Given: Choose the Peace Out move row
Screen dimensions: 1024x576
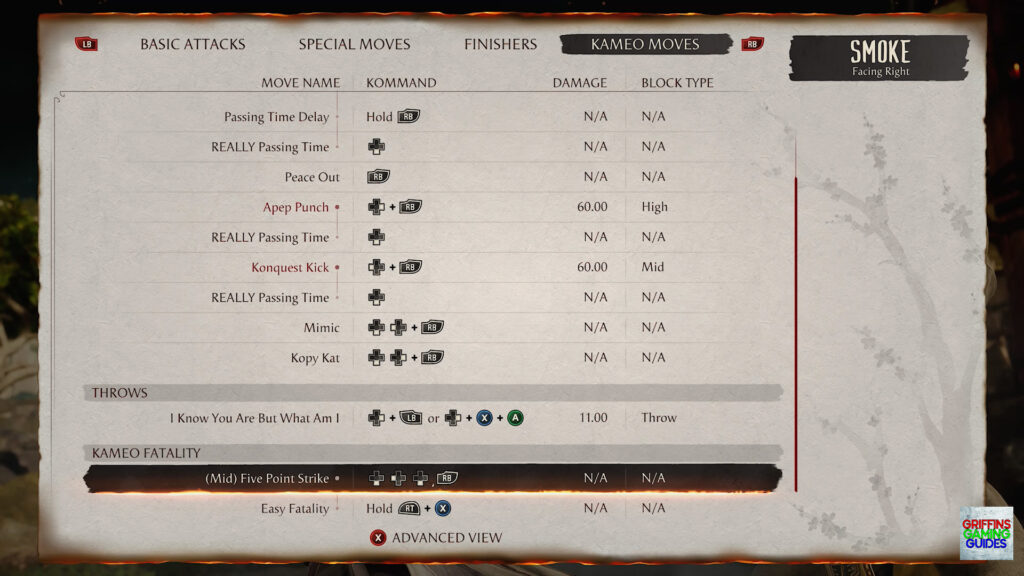Looking at the screenshot, I should pyautogui.click(x=312, y=177).
